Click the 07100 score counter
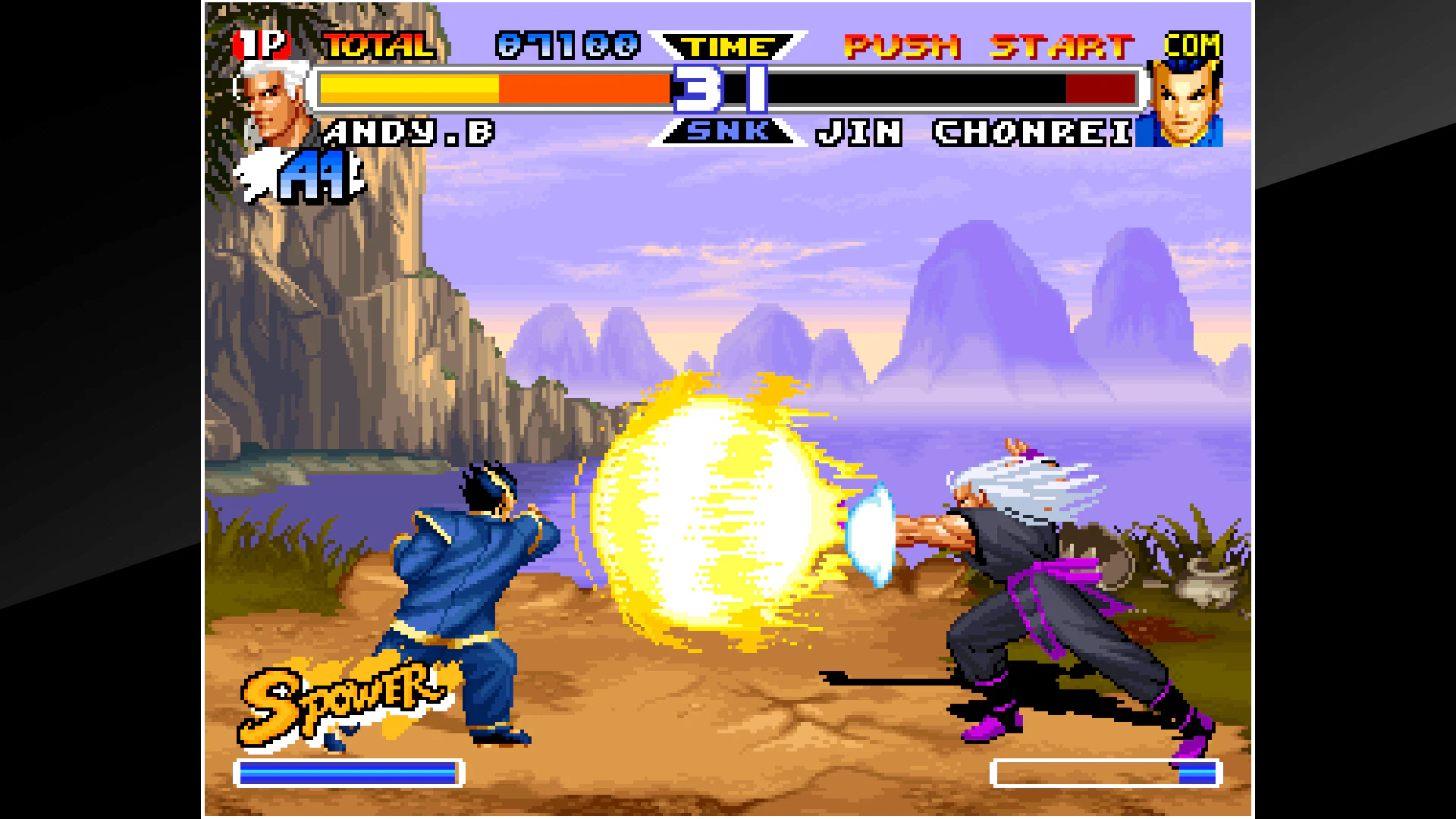The image size is (1456, 819). click(565, 45)
